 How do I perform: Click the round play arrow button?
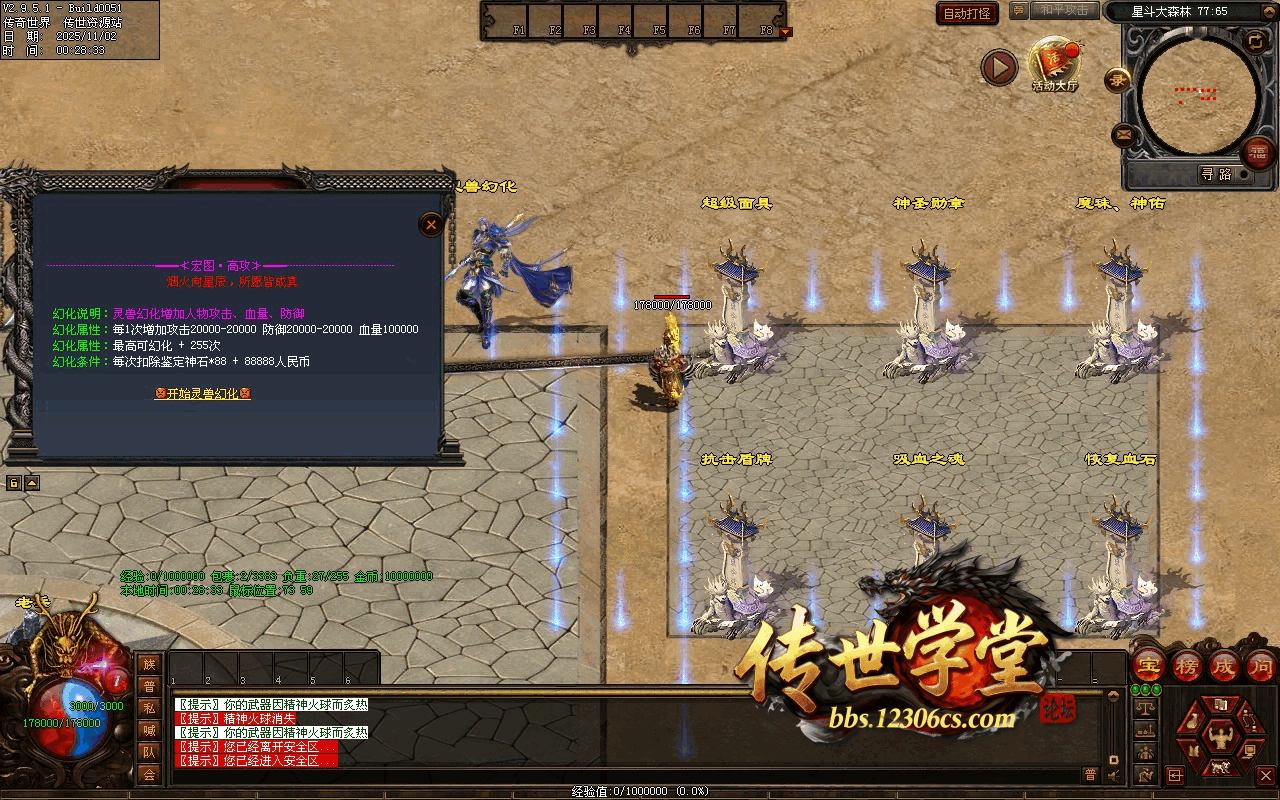998,67
